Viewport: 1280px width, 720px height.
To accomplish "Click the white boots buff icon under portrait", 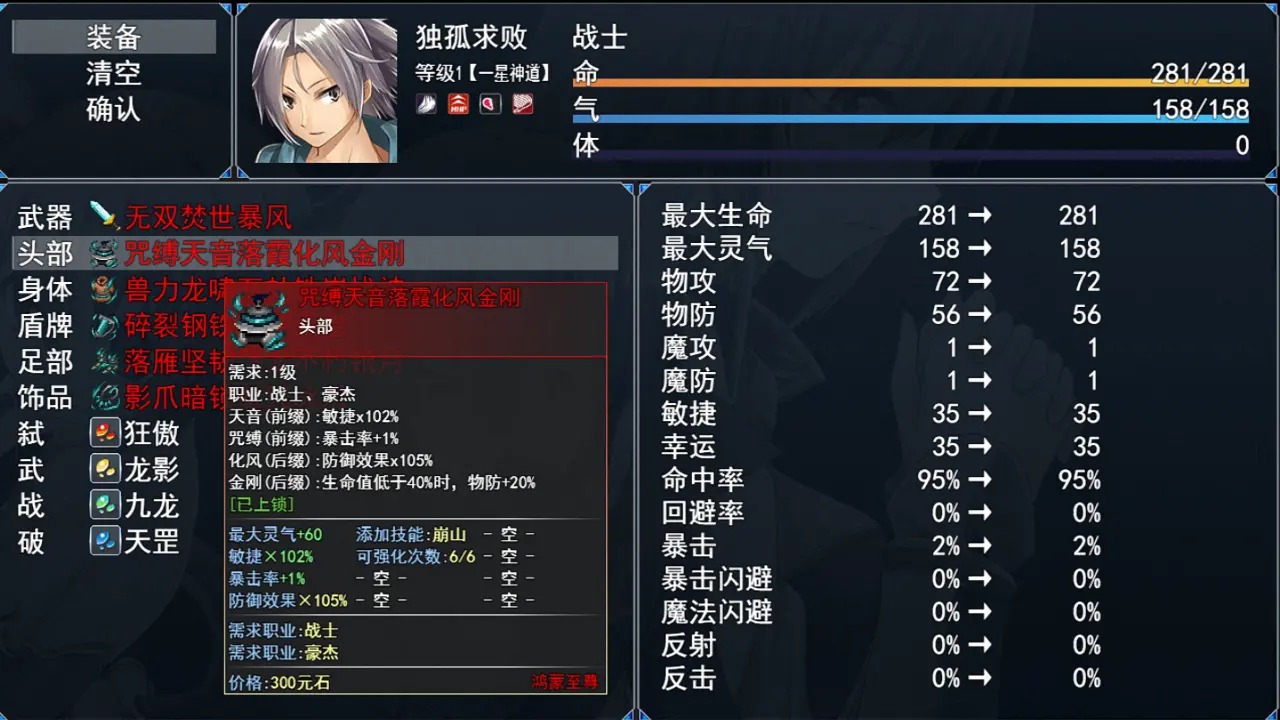I will (x=426, y=104).
